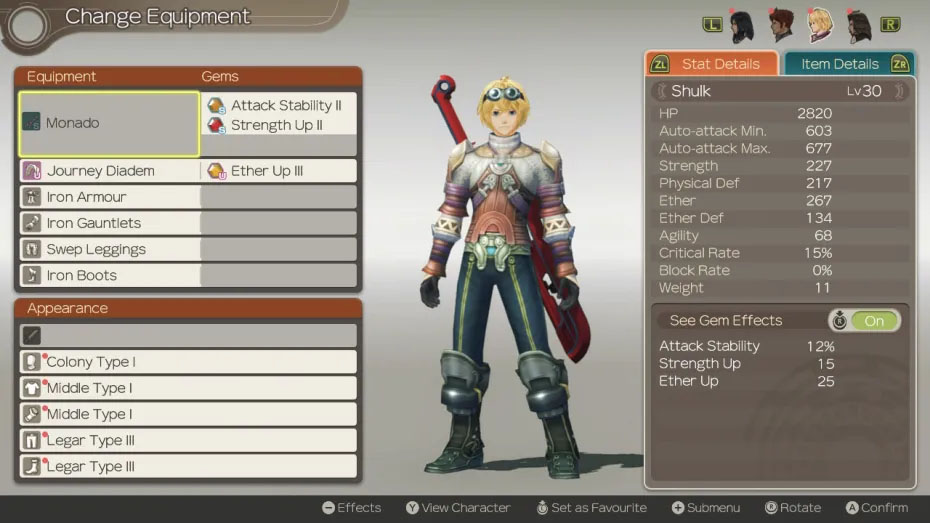The height and width of the screenshot is (523, 930).
Task: Select the Monado weapon slot
Action: (109, 124)
